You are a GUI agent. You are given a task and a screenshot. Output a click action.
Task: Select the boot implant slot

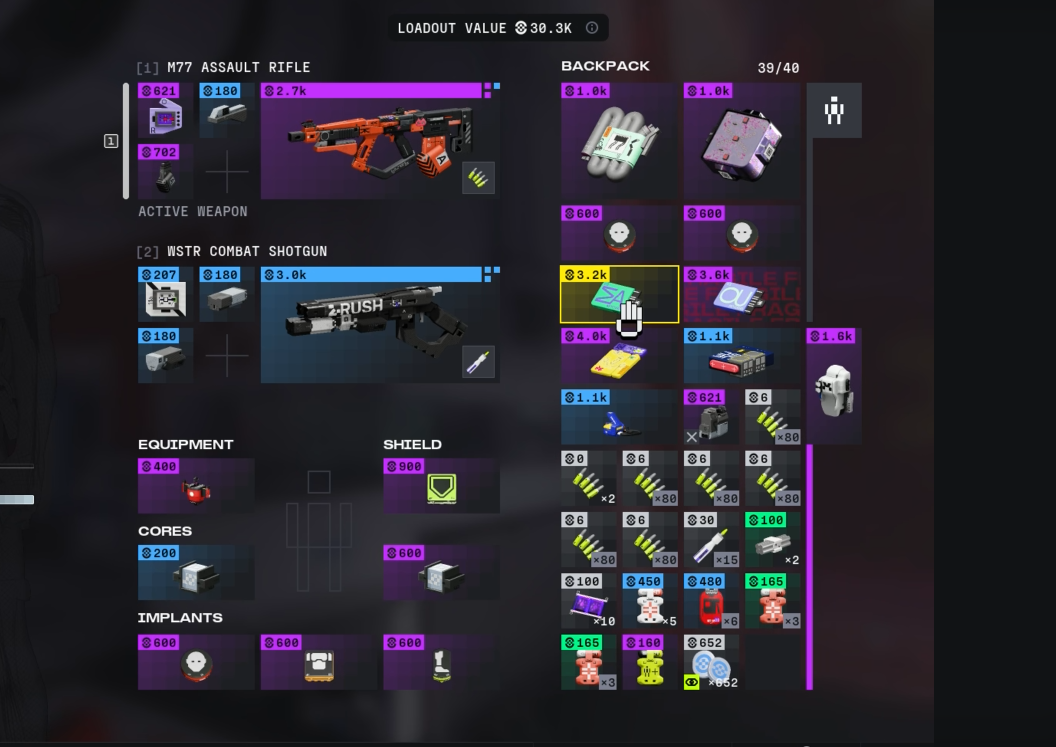[441, 663]
